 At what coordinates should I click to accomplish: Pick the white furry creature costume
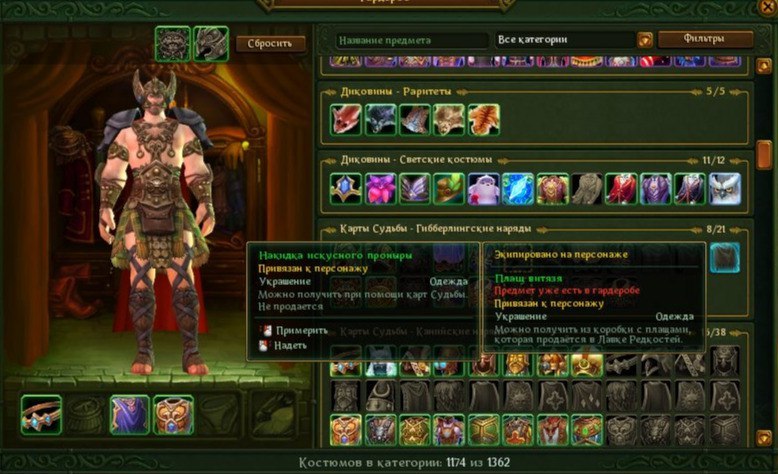pyautogui.click(x=483, y=189)
